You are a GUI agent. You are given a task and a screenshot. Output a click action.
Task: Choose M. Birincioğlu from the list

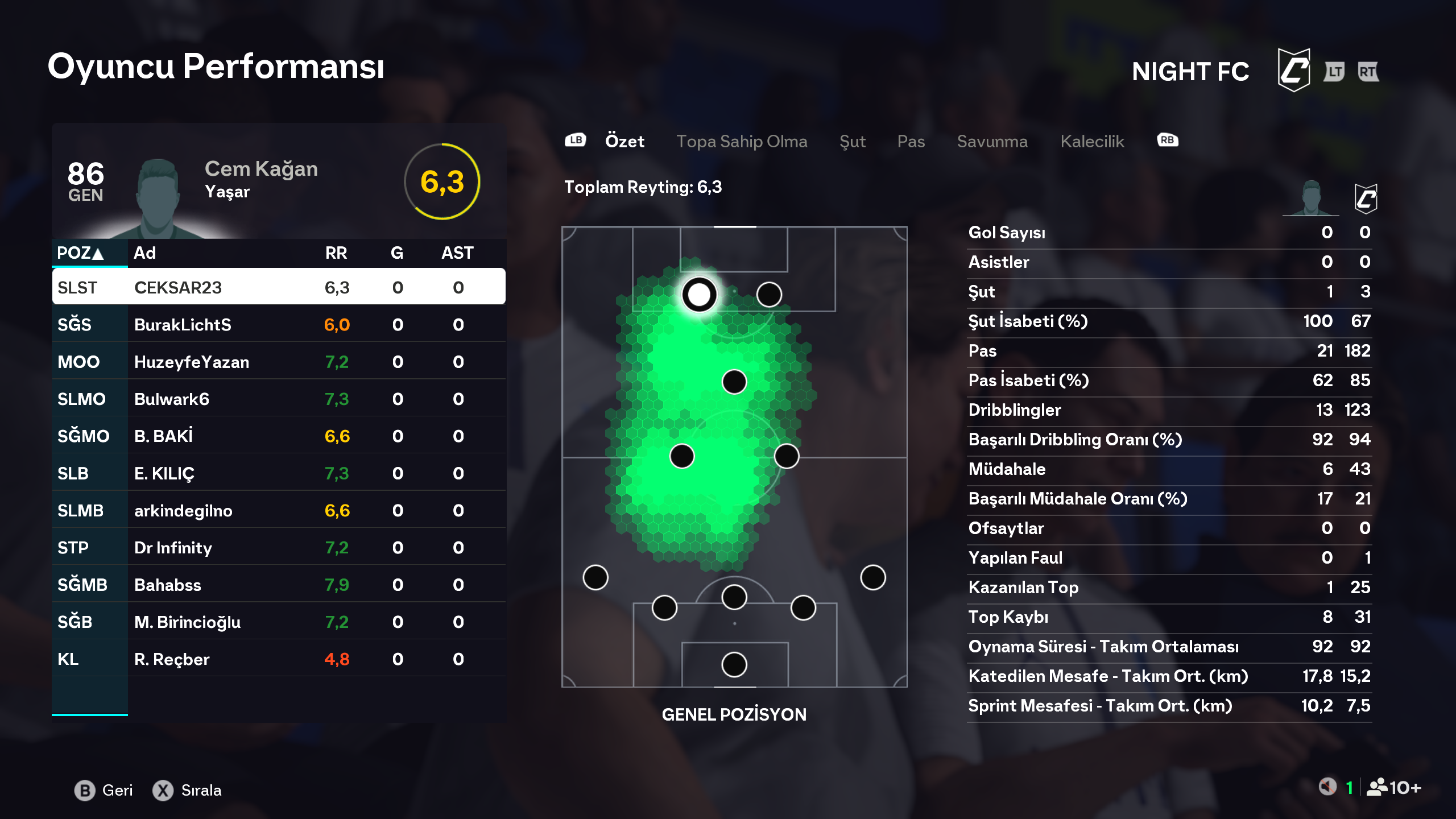click(279, 622)
